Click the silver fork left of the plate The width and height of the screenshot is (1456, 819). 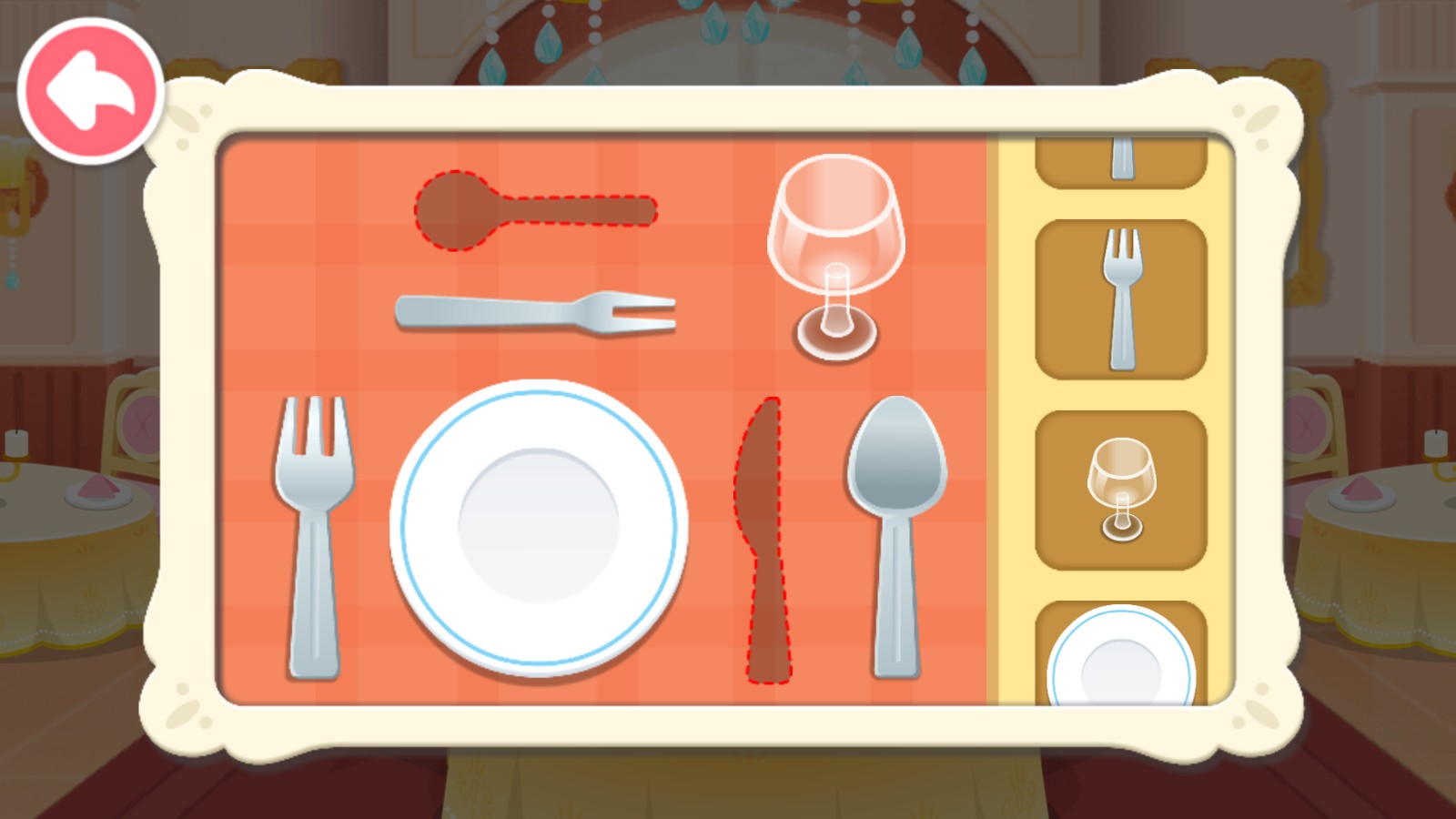pos(314,537)
